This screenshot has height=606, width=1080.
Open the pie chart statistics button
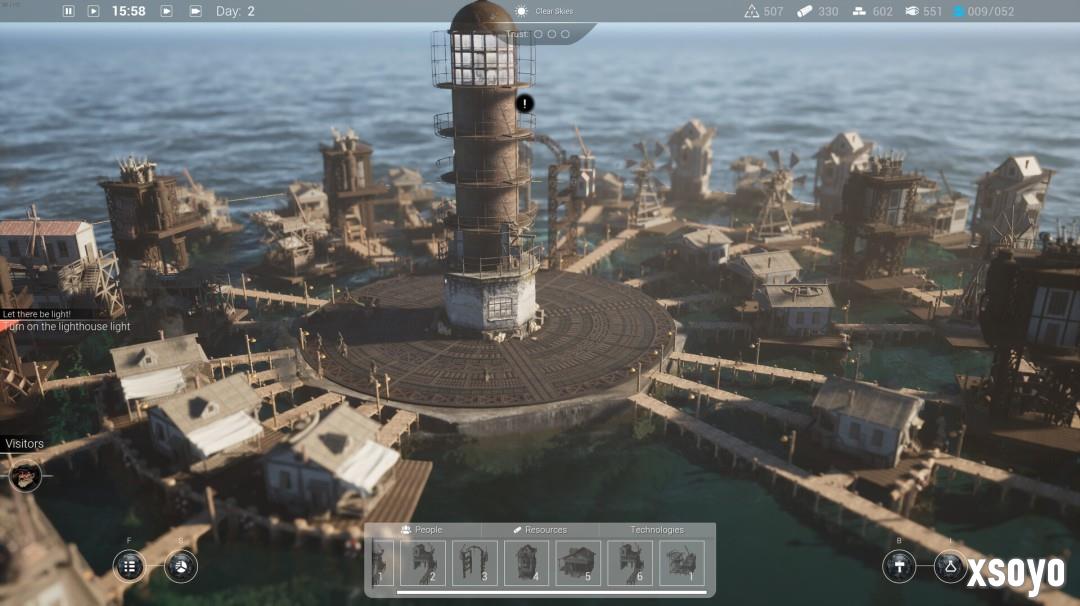click(x=181, y=566)
